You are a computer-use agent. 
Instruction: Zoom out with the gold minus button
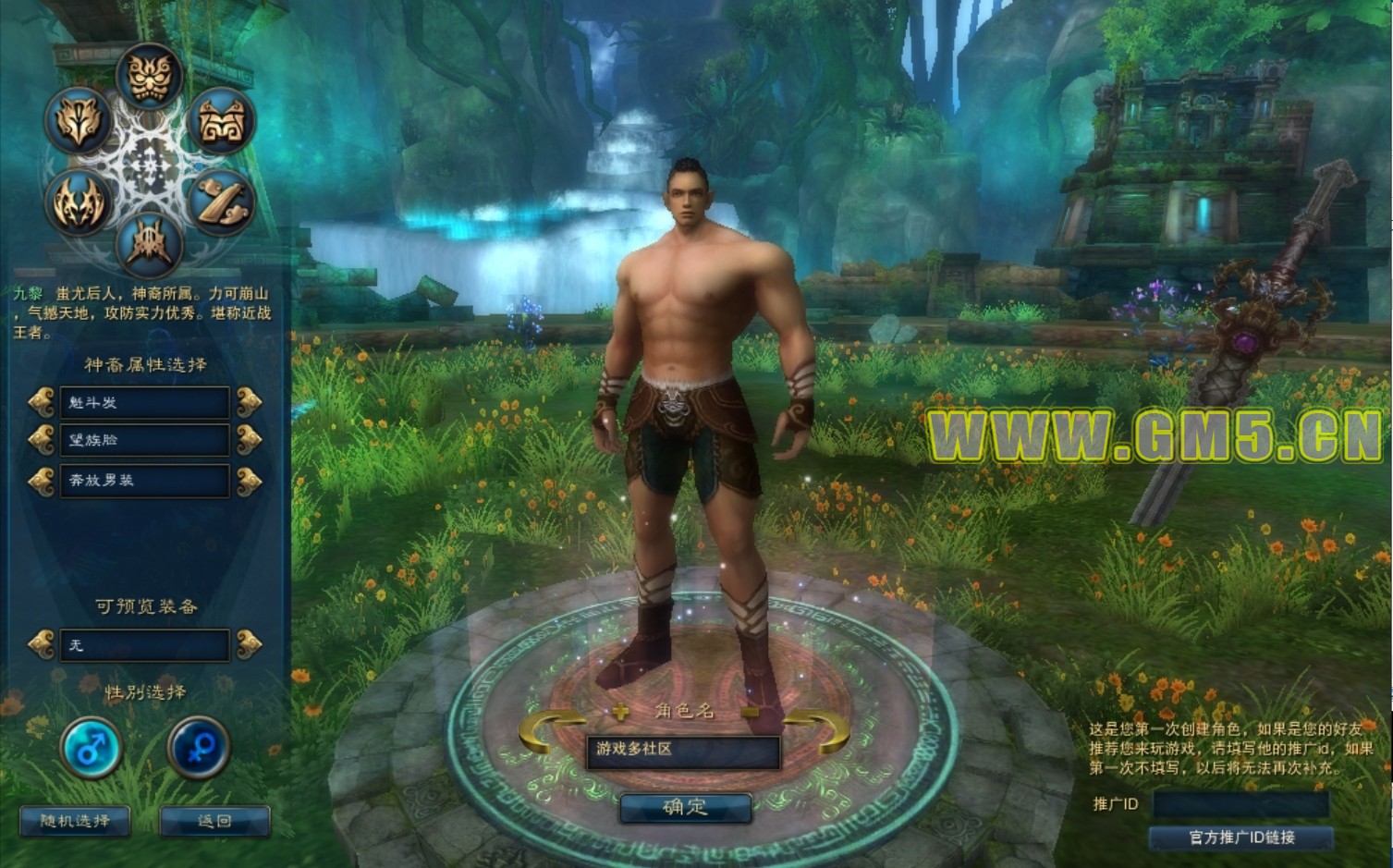point(751,712)
